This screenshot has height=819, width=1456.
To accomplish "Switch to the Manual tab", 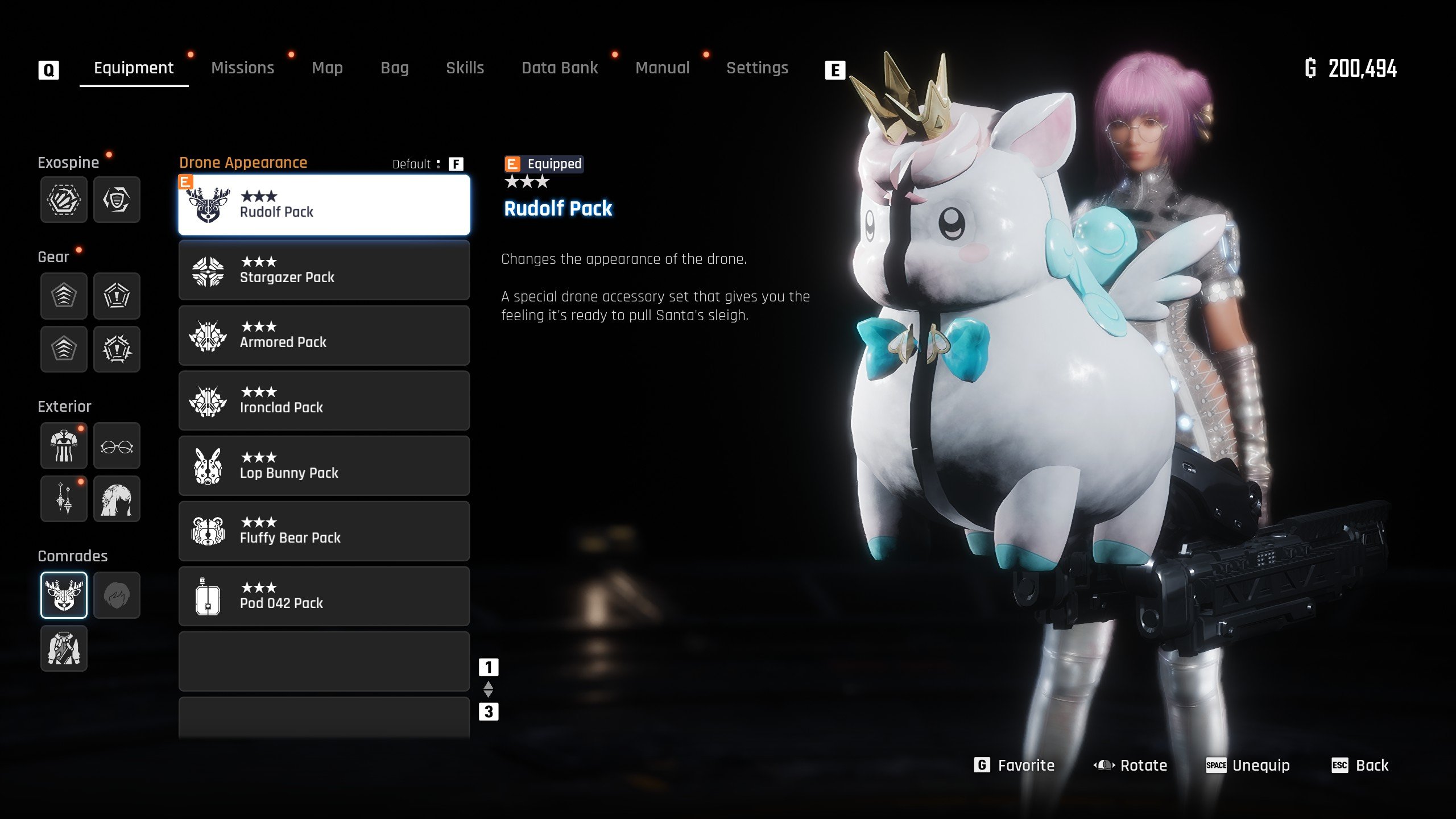I will [662, 68].
